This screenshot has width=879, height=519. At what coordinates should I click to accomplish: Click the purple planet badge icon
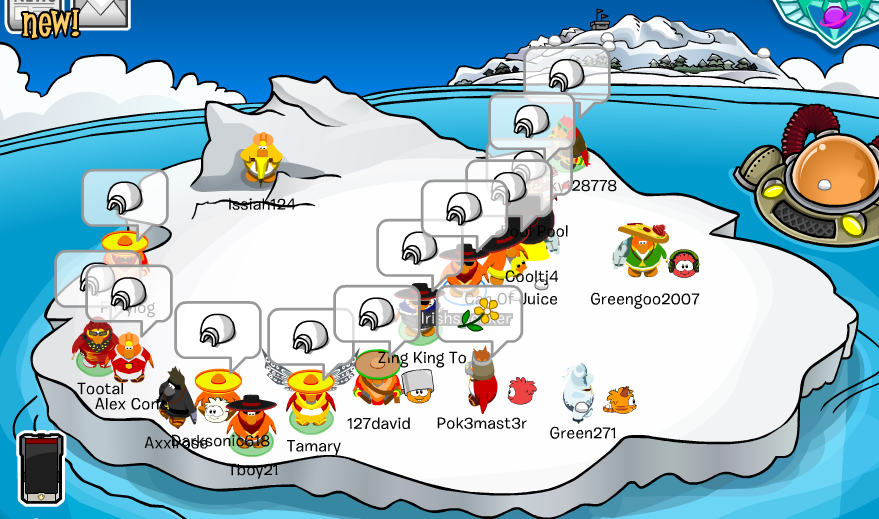coord(835,15)
